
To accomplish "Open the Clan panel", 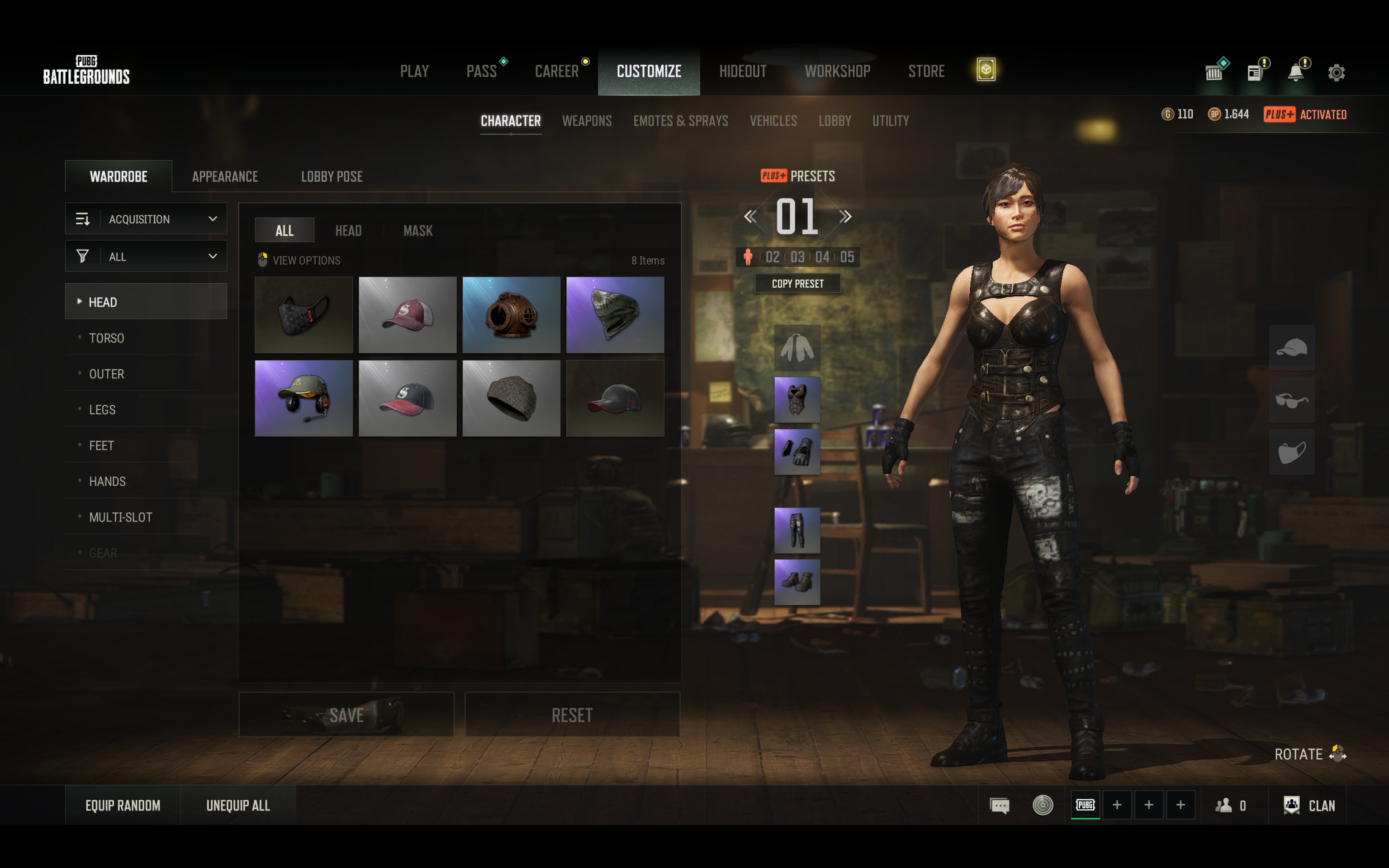I will tap(1310, 806).
